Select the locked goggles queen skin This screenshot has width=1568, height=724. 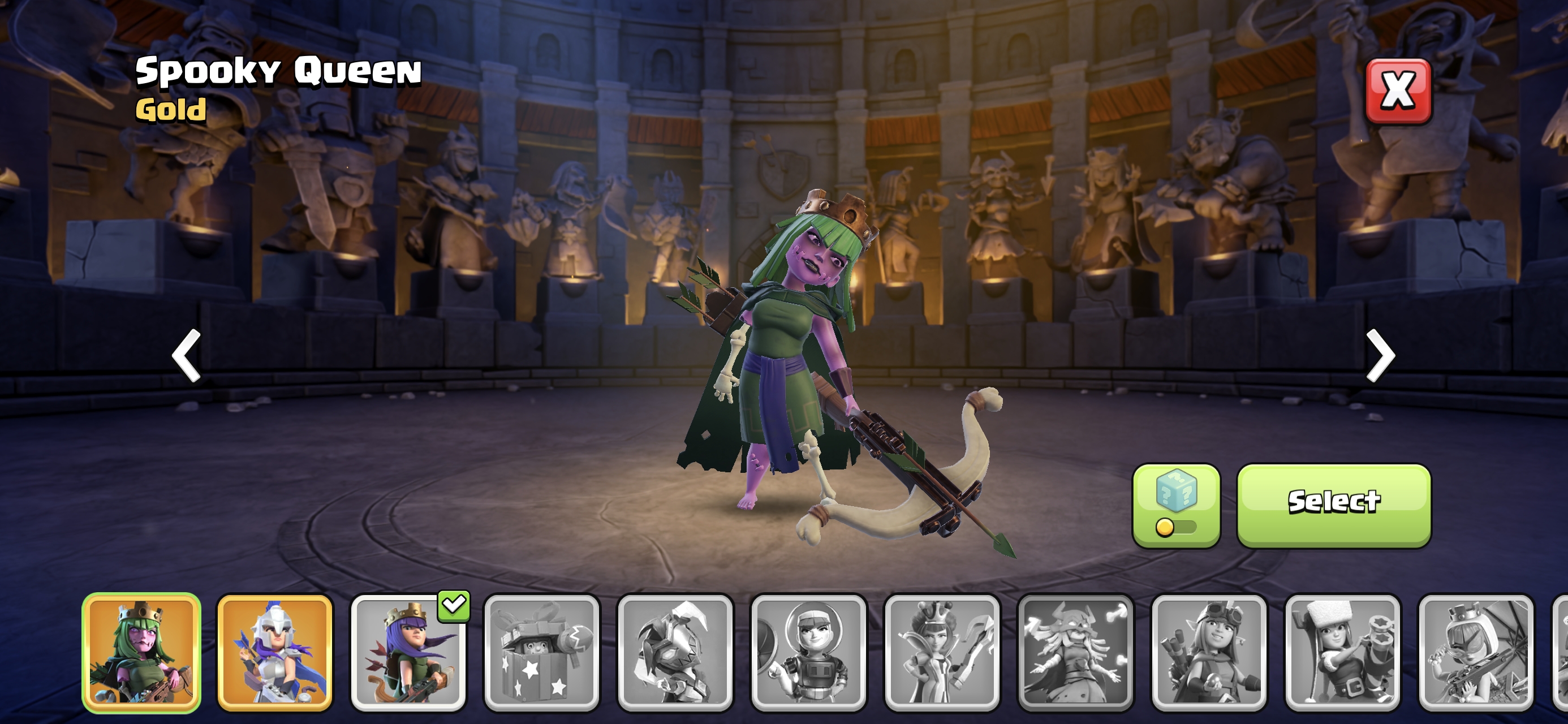click(1209, 652)
